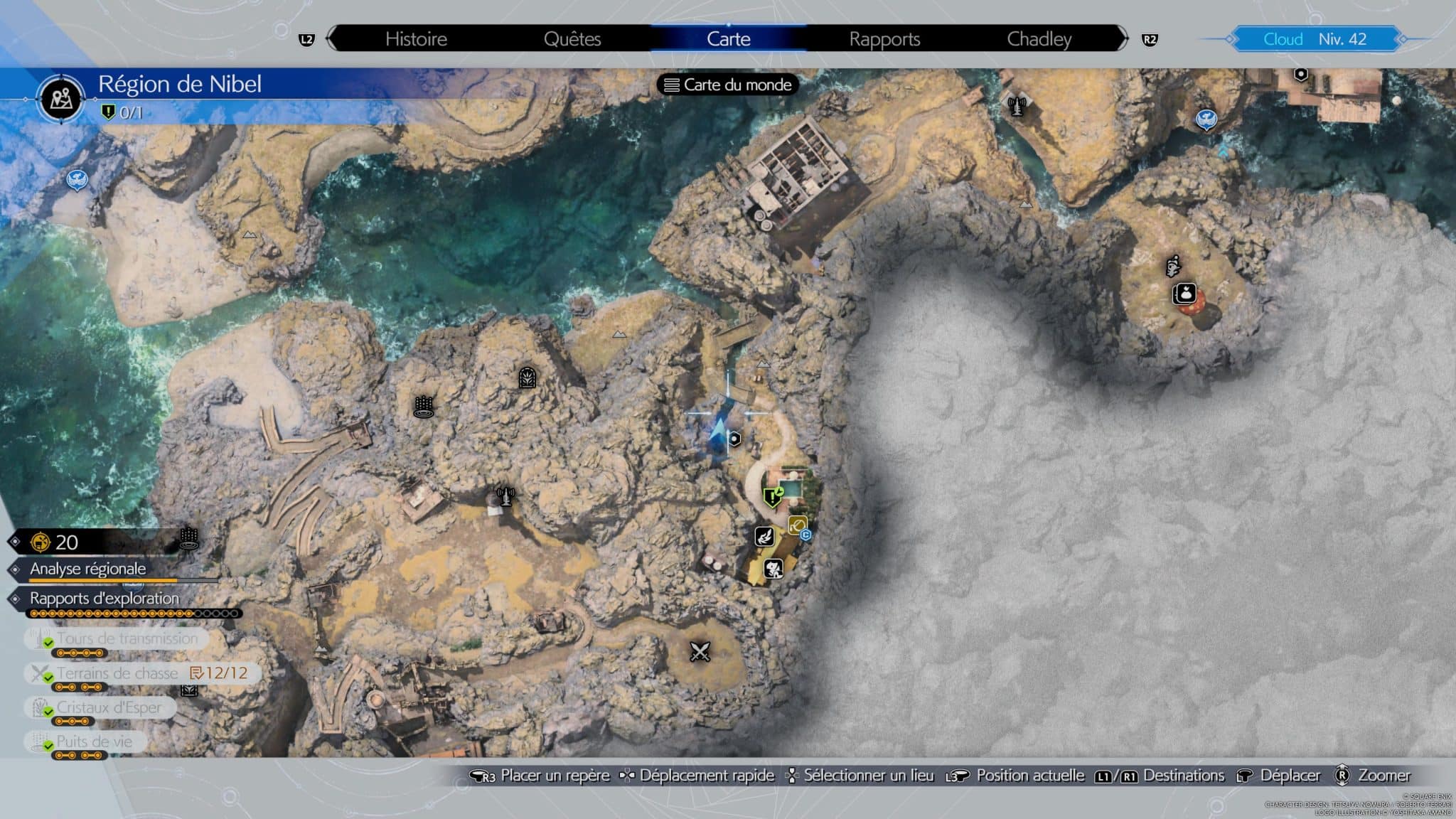Click the Carte du monde button

pyautogui.click(x=728, y=85)
